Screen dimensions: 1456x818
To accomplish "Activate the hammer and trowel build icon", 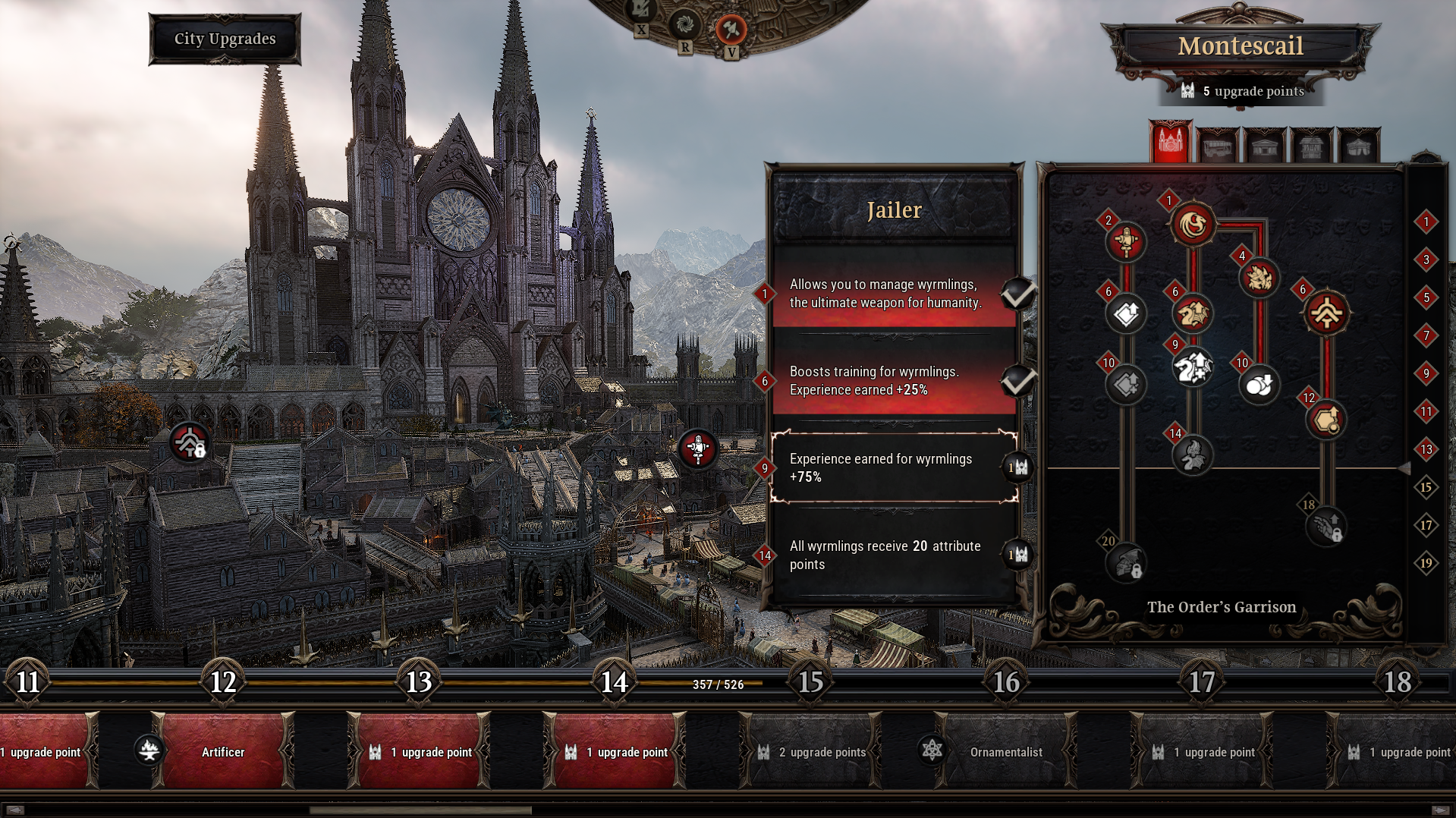I will (731, 29).
